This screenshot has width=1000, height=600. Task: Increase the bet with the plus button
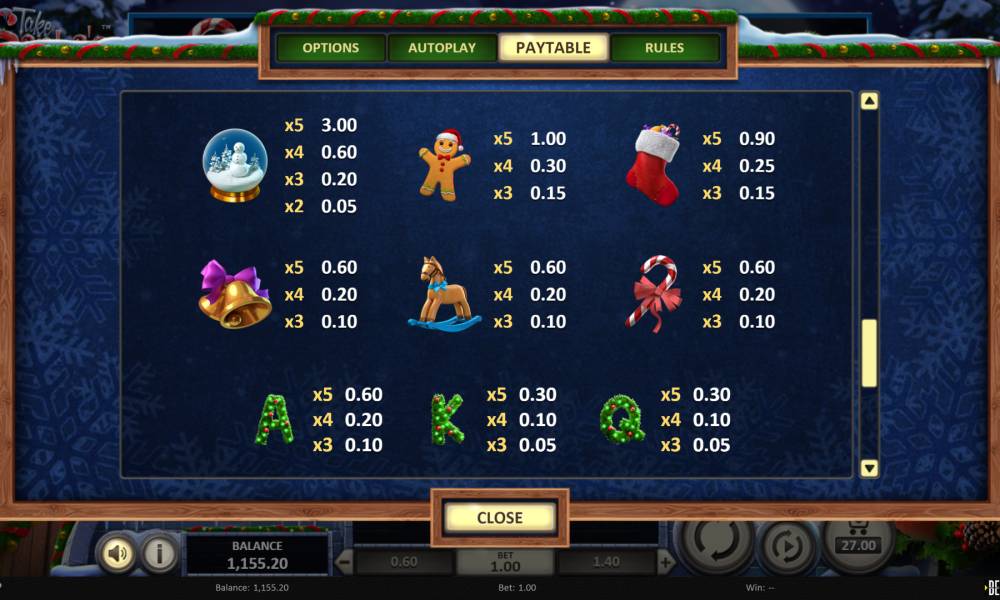[x=665, y=562]
